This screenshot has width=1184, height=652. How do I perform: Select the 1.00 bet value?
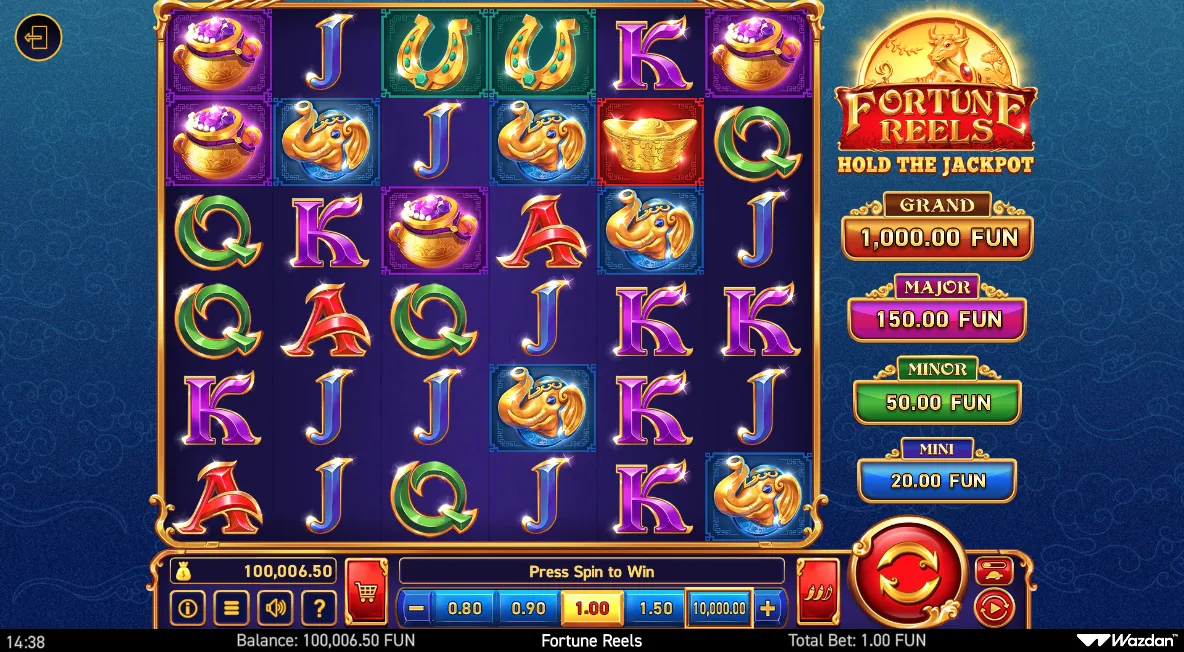pos(592,607)
